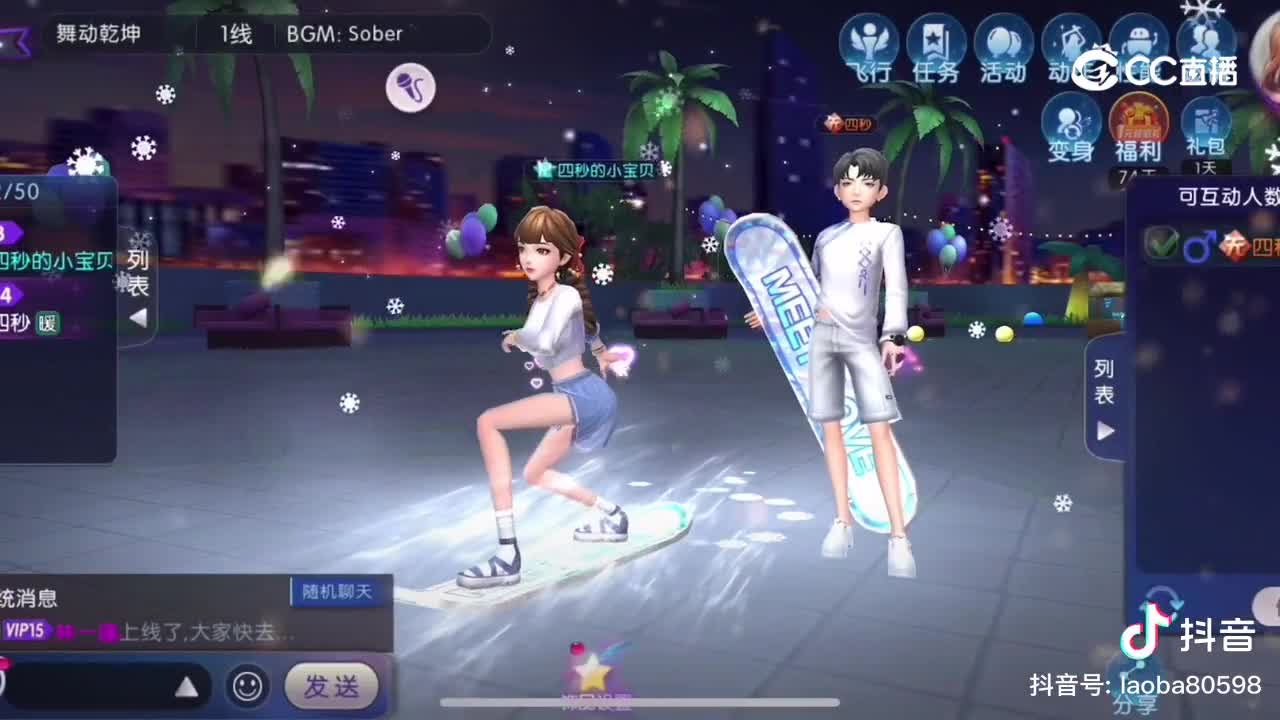Toggle the 四秒 player filter tag

tap(1263, 248)
